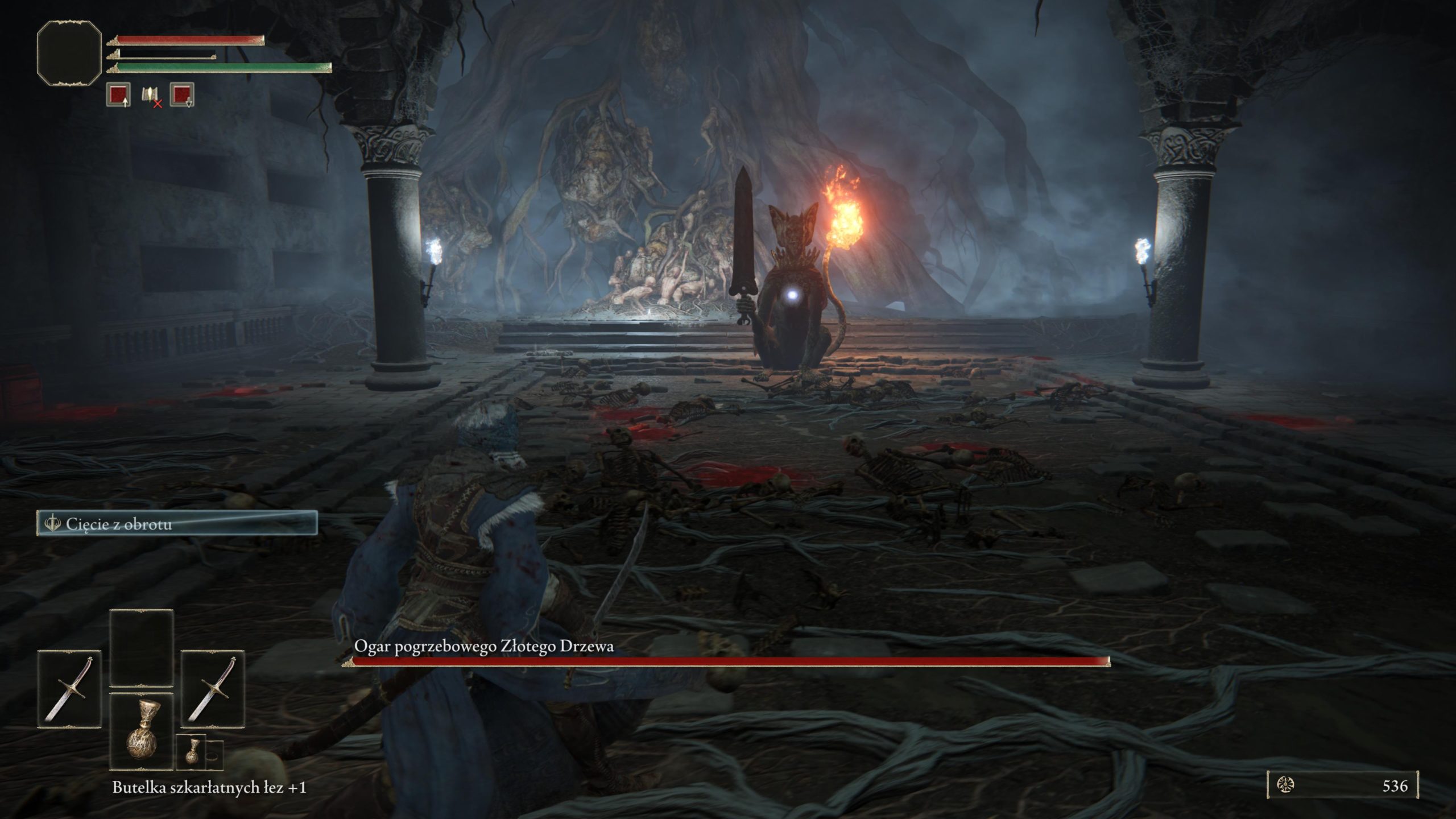Click the map with red X status icon
Viewport: 1456px width, 819px height.
pyautogui.click(x=151, y=96)
